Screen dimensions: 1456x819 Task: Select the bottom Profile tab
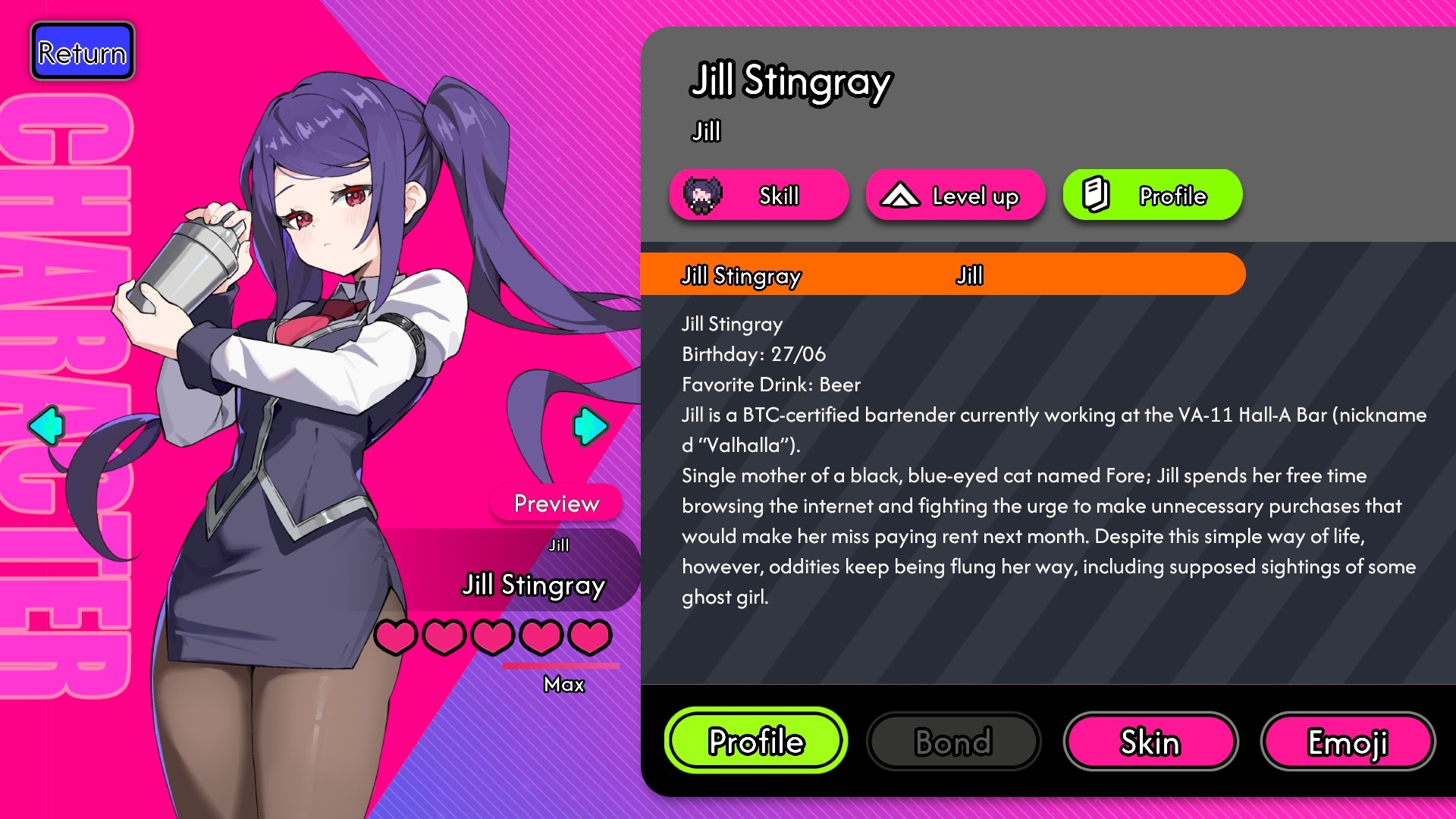[756, 741]
